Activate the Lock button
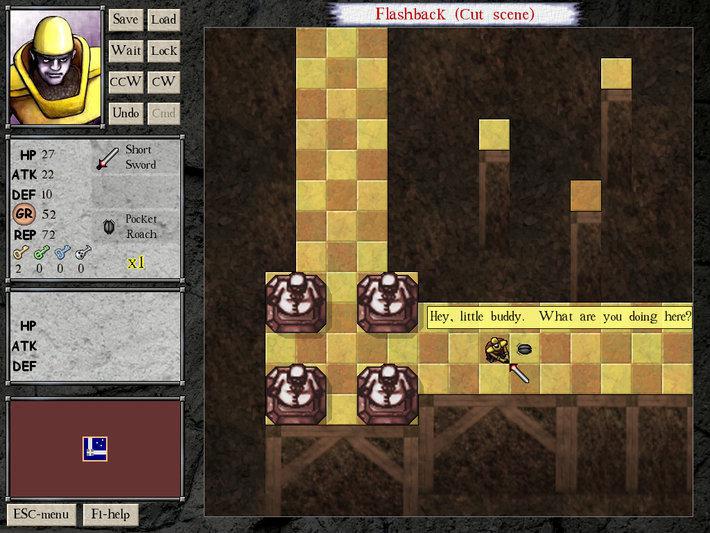 tap(163, 50)
